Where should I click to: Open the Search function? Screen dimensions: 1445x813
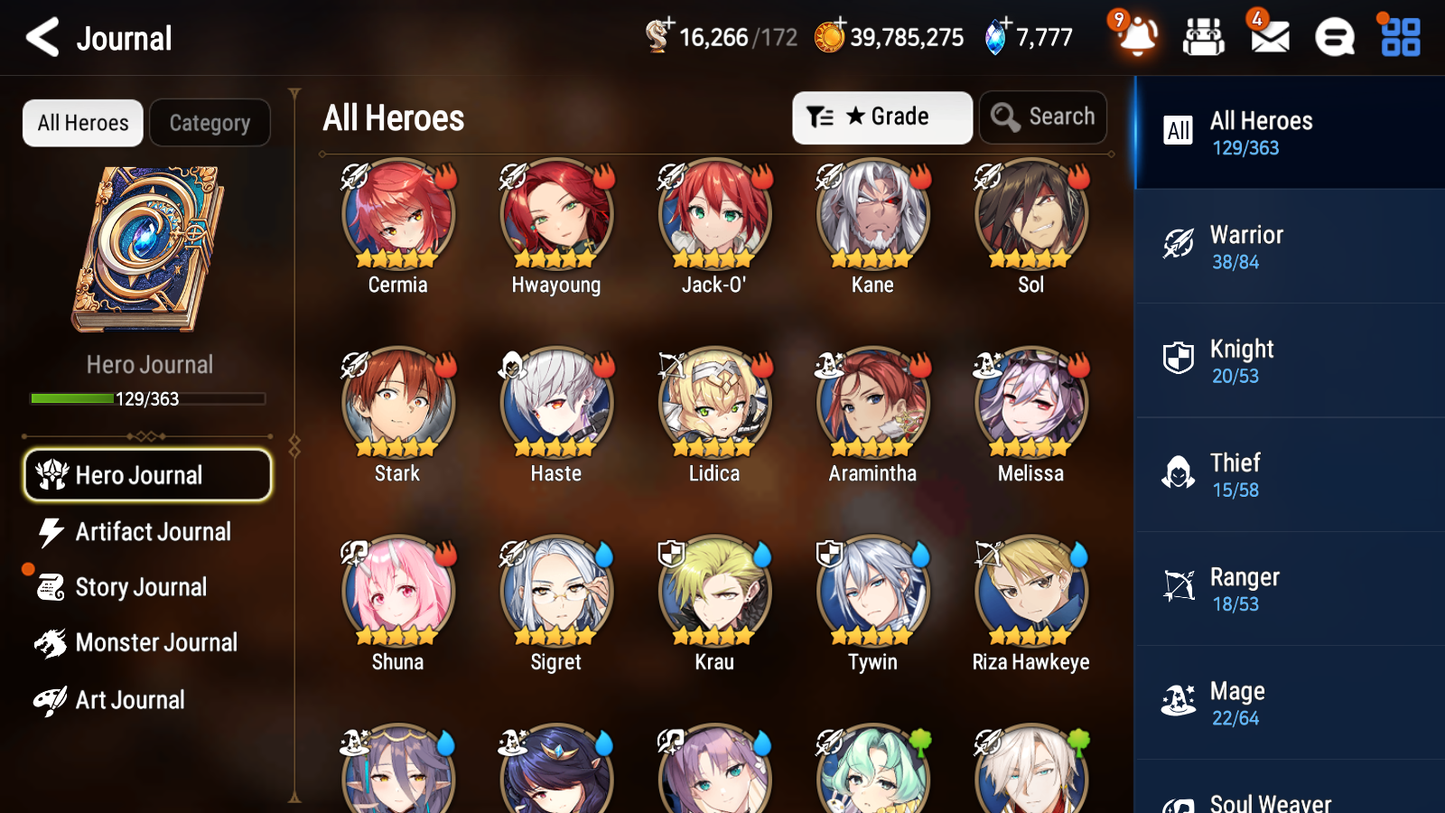(x=1043, y=117)
